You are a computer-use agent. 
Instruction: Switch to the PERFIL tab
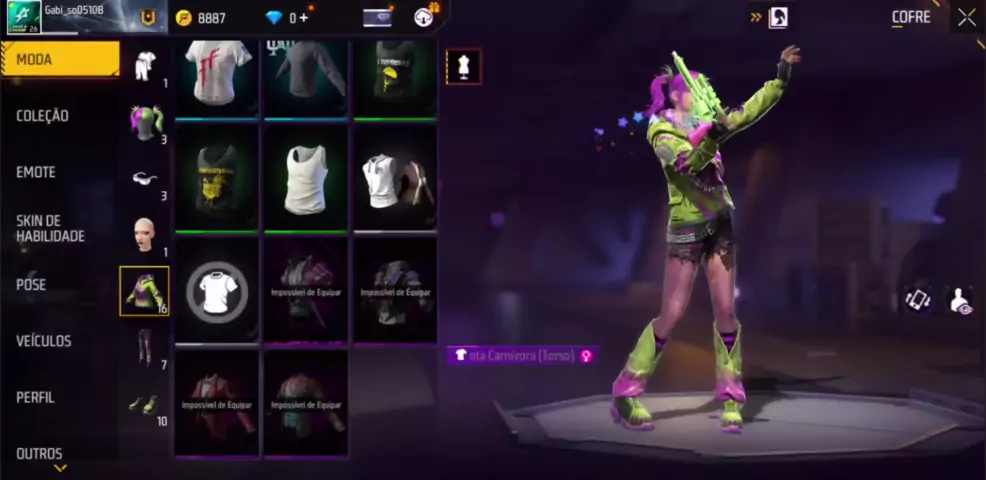[35, 397]
